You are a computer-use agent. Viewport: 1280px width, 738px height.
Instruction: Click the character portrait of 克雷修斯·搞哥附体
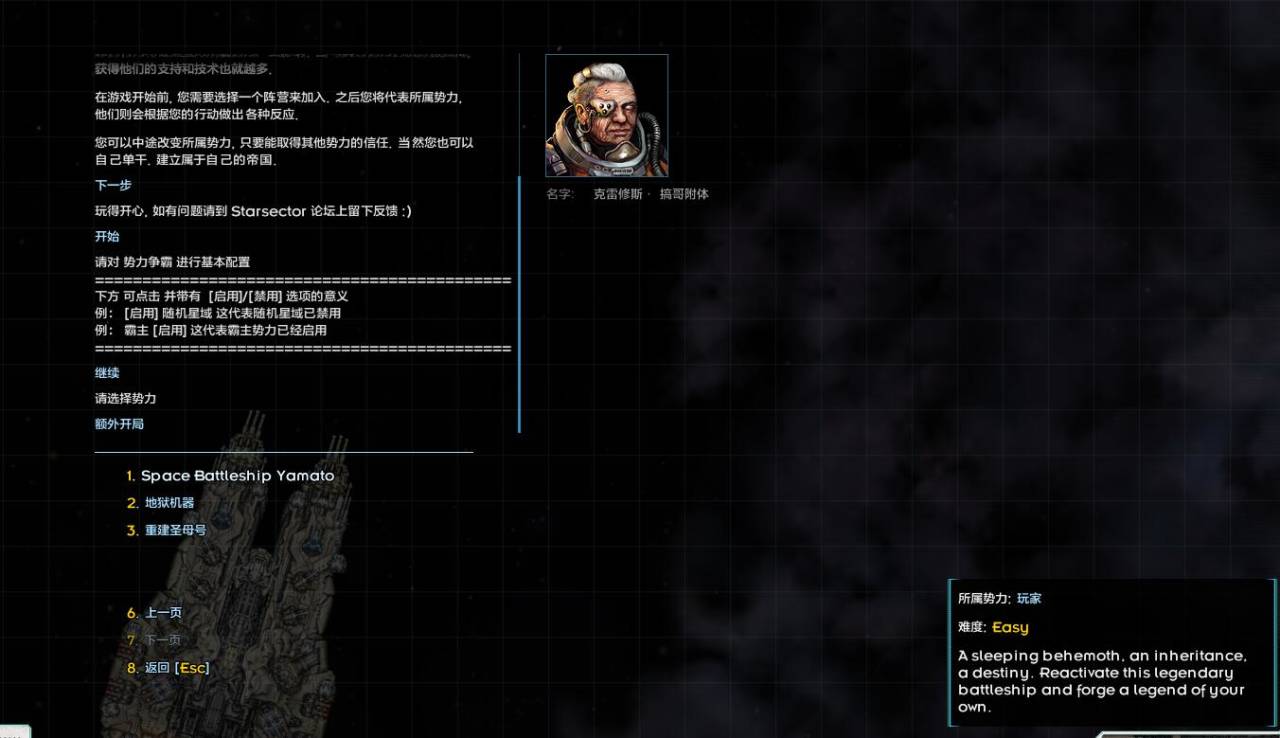tap(606, 115)
